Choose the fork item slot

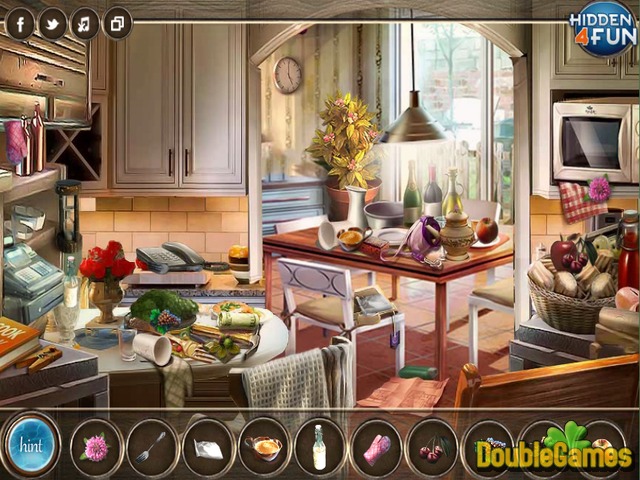(x=152, y=446)
